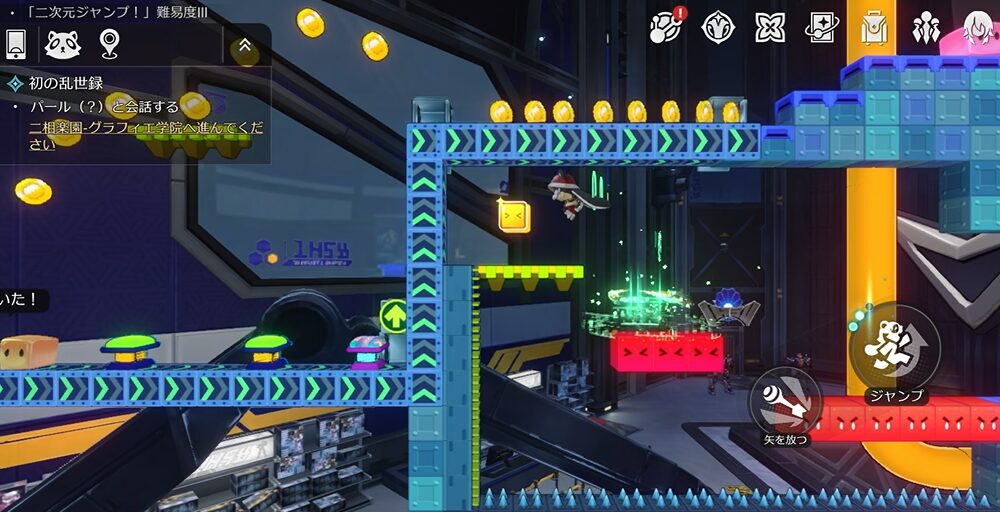Open the star card icon
This screenshot has height=512, width=1000.
(822, 27)
